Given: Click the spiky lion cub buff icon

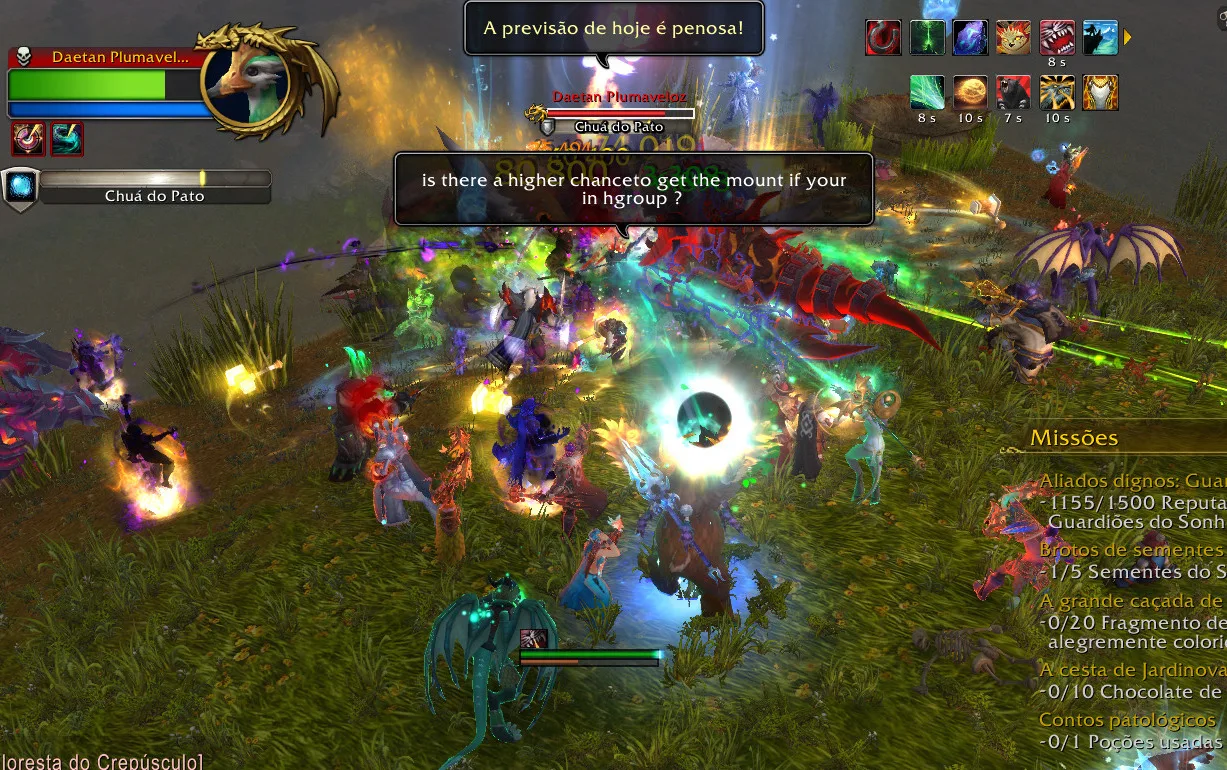Looking at the screenshot, I should (x=1014, y=38).
